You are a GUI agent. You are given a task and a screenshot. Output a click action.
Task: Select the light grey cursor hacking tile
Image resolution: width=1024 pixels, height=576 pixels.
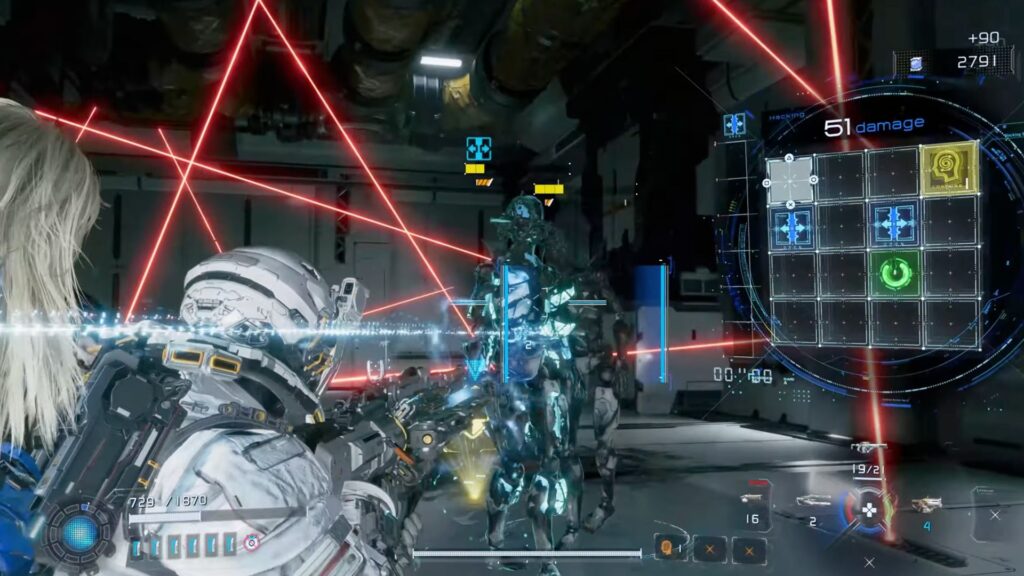790,178
